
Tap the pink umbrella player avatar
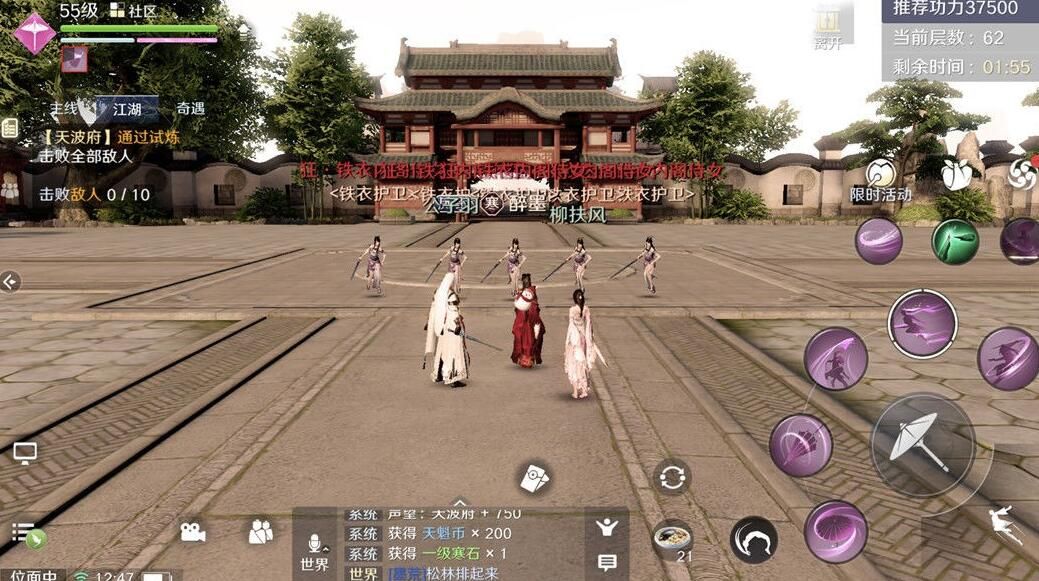coord(35,33)
